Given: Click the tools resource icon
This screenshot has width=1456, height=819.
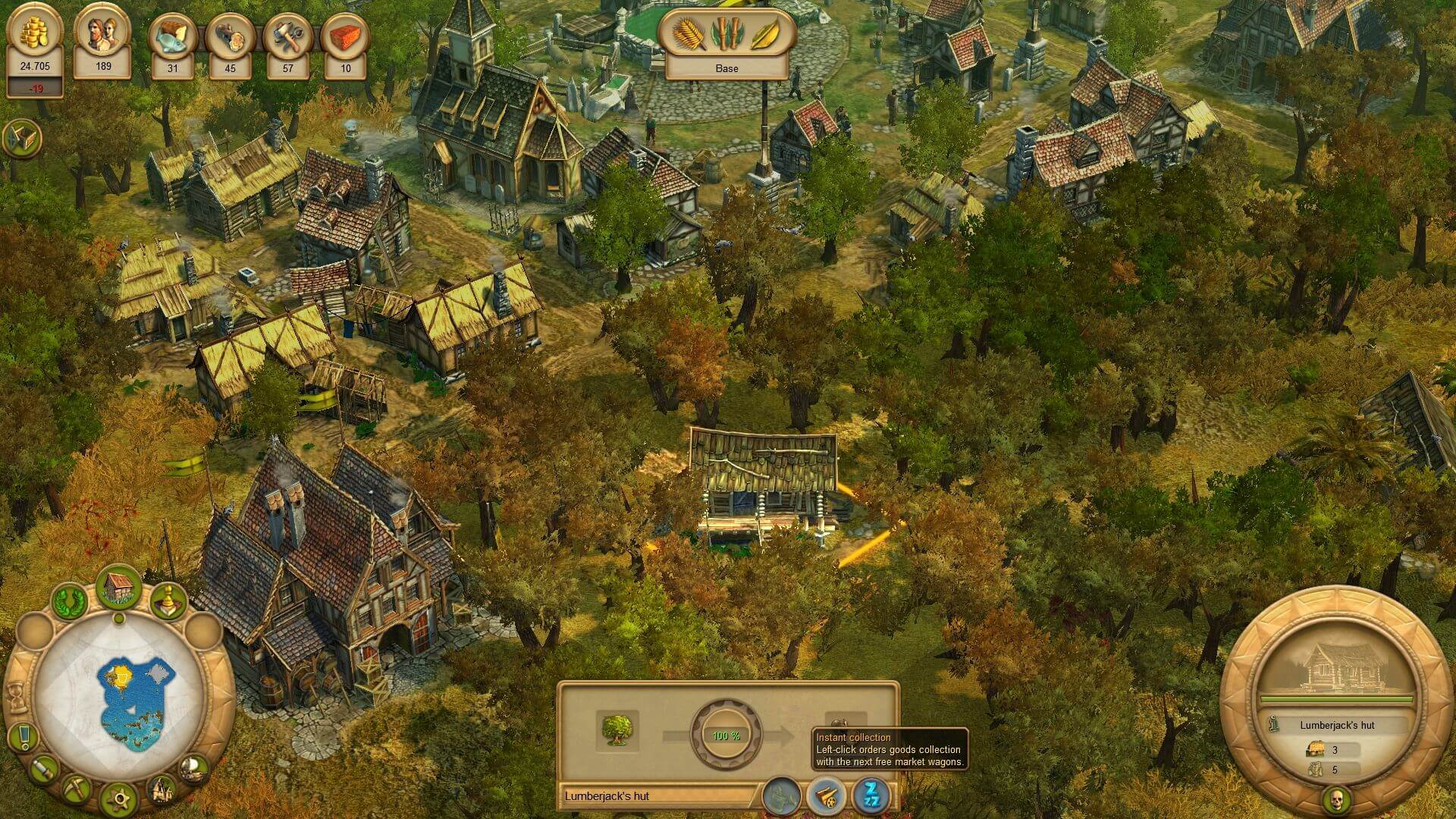Looking at the screenshot, I should click(287, 38).
